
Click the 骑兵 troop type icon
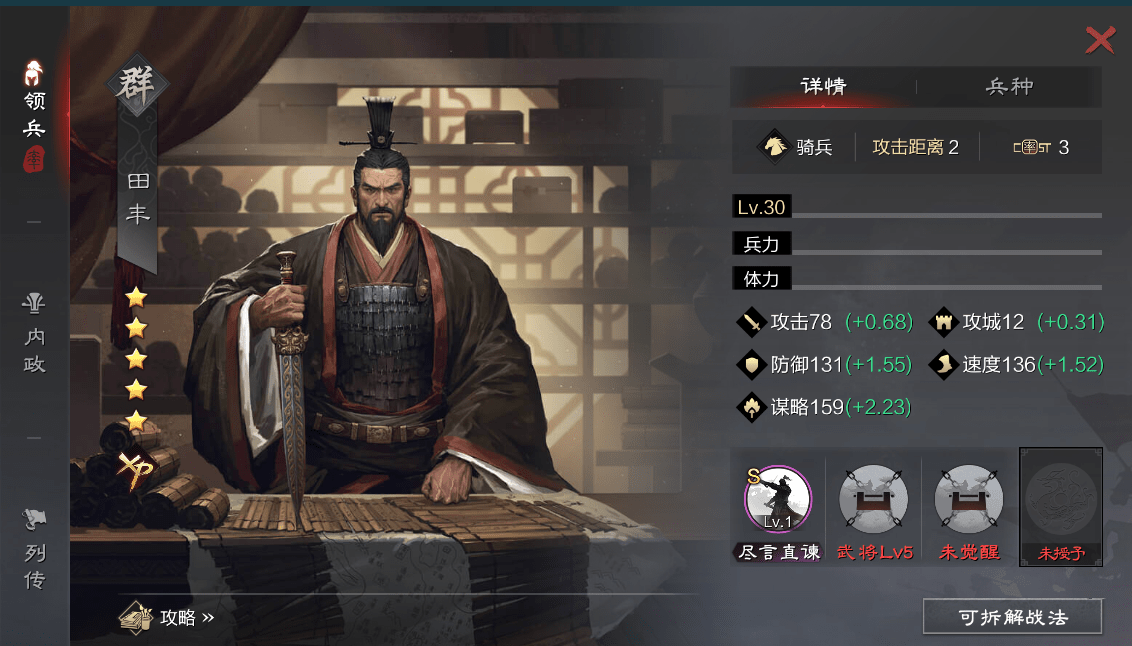click(775, 147)
